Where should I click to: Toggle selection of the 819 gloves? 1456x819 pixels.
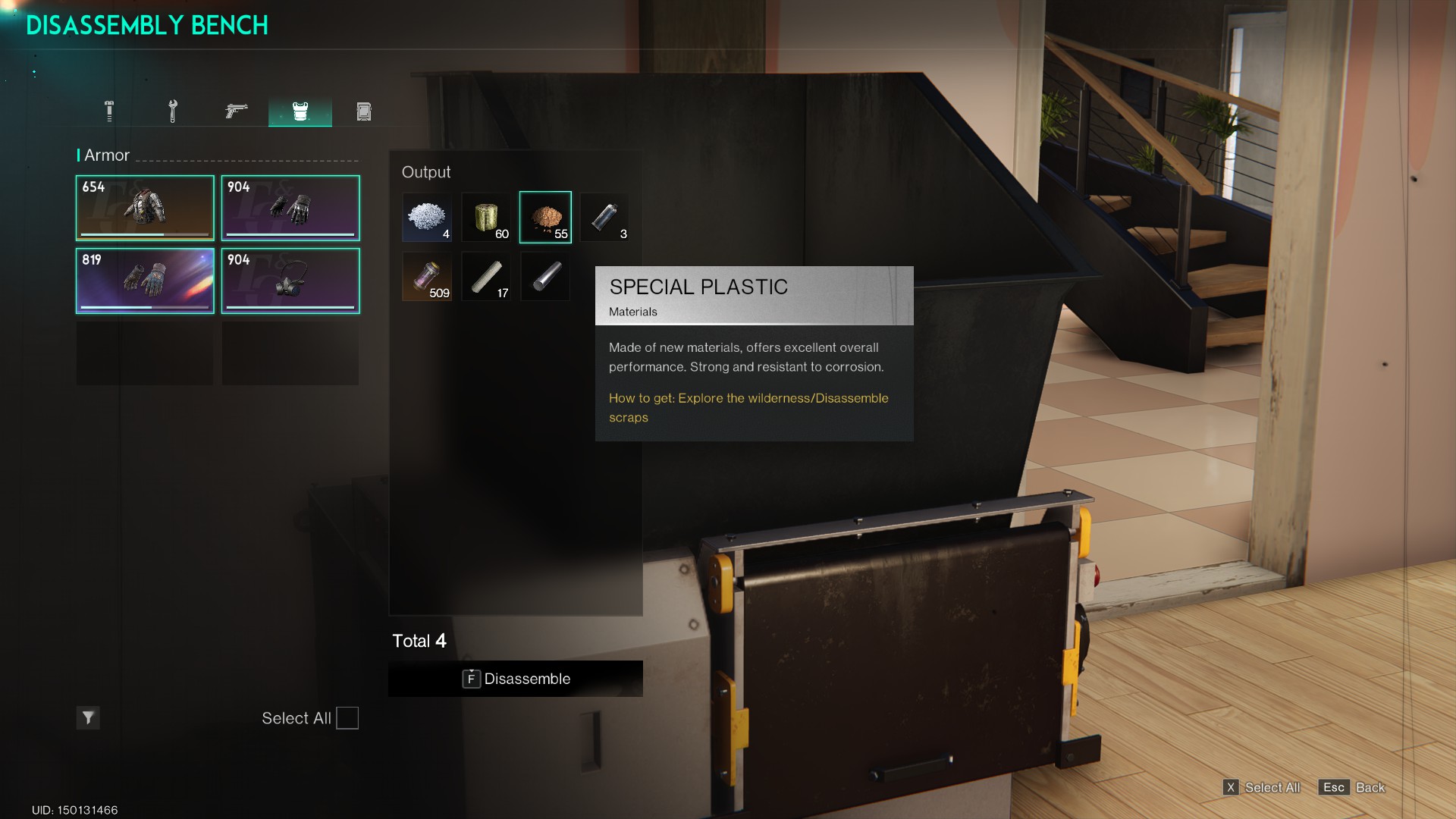(145, 281)
